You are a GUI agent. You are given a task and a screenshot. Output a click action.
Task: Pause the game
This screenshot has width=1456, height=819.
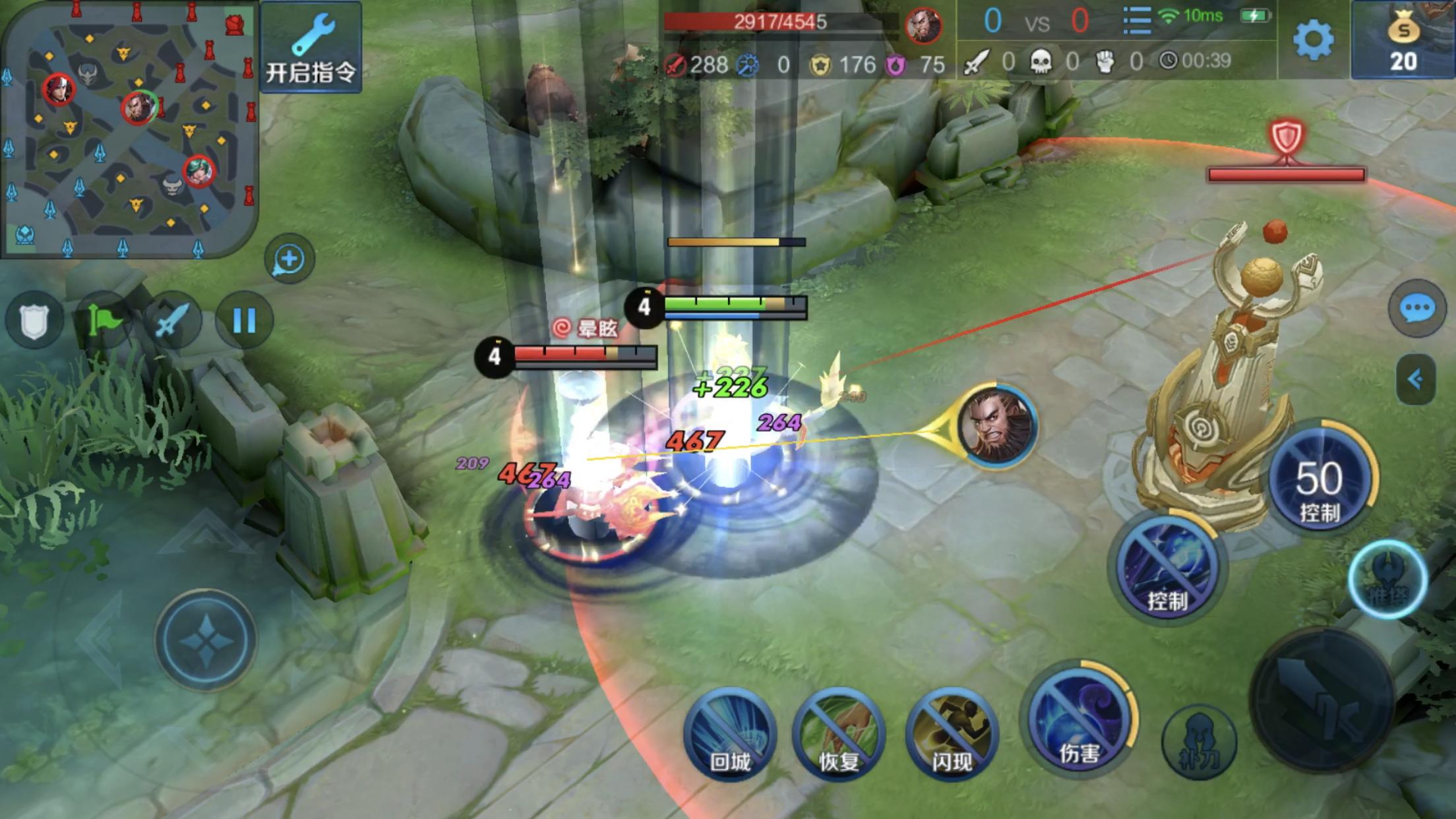[x=244, y=321]
